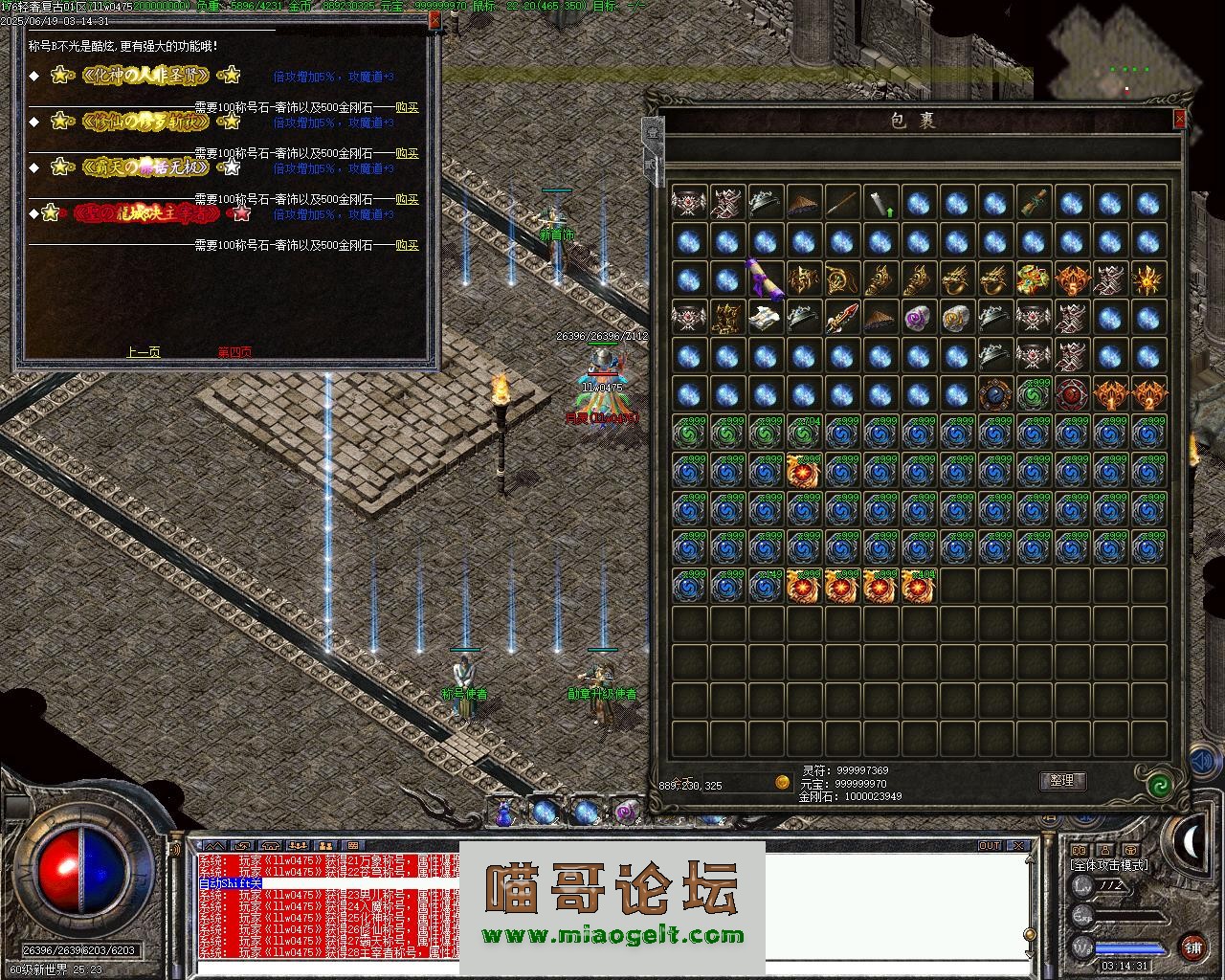The height and width of the screenshot is (980, 1225).
Task: Select the green jeweled dragon item
Action: click(1033, 279)
